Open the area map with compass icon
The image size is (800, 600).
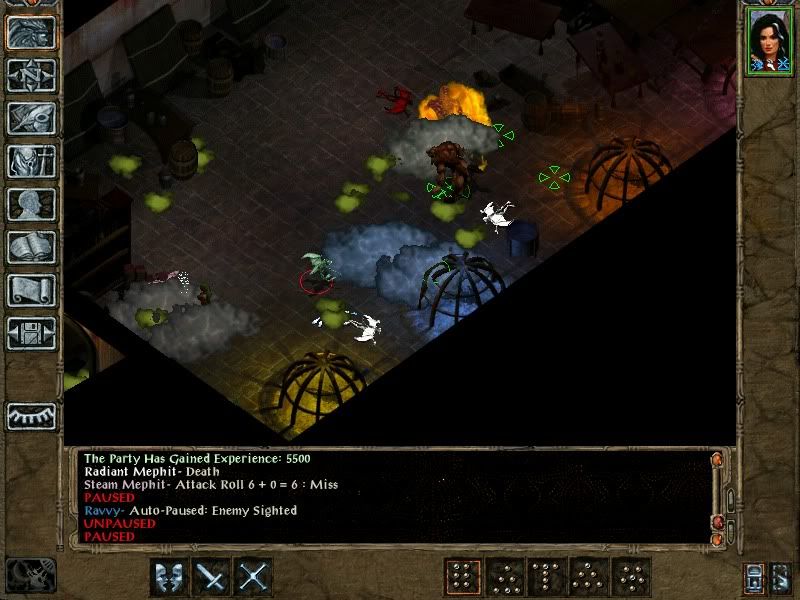[x=31, y=75]
